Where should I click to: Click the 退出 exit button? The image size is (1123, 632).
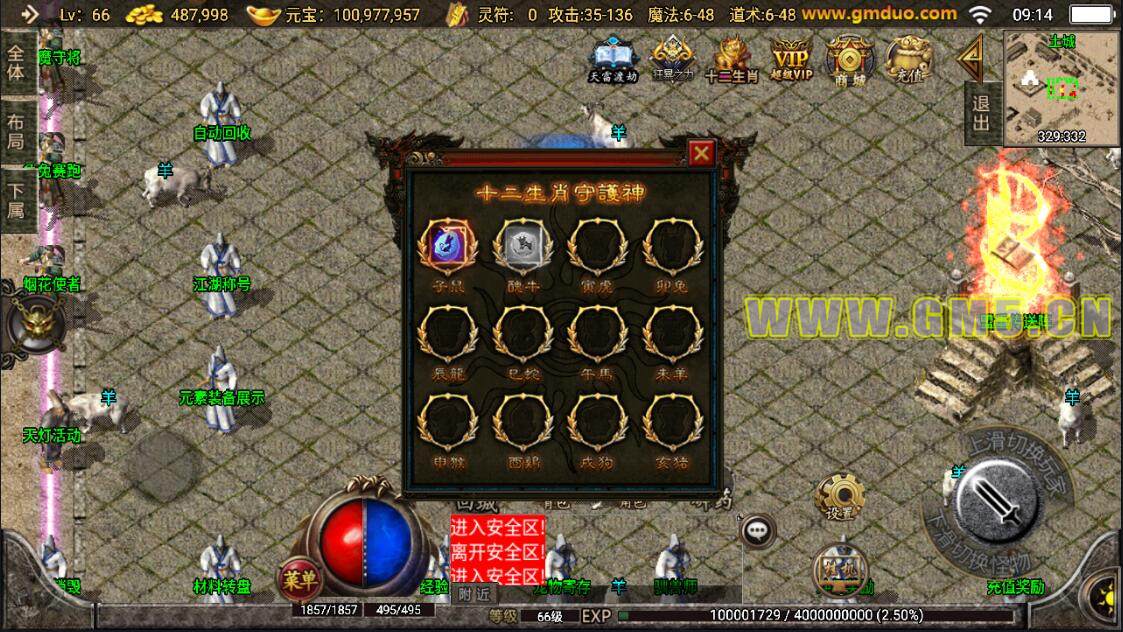click(x=981, y=111)
